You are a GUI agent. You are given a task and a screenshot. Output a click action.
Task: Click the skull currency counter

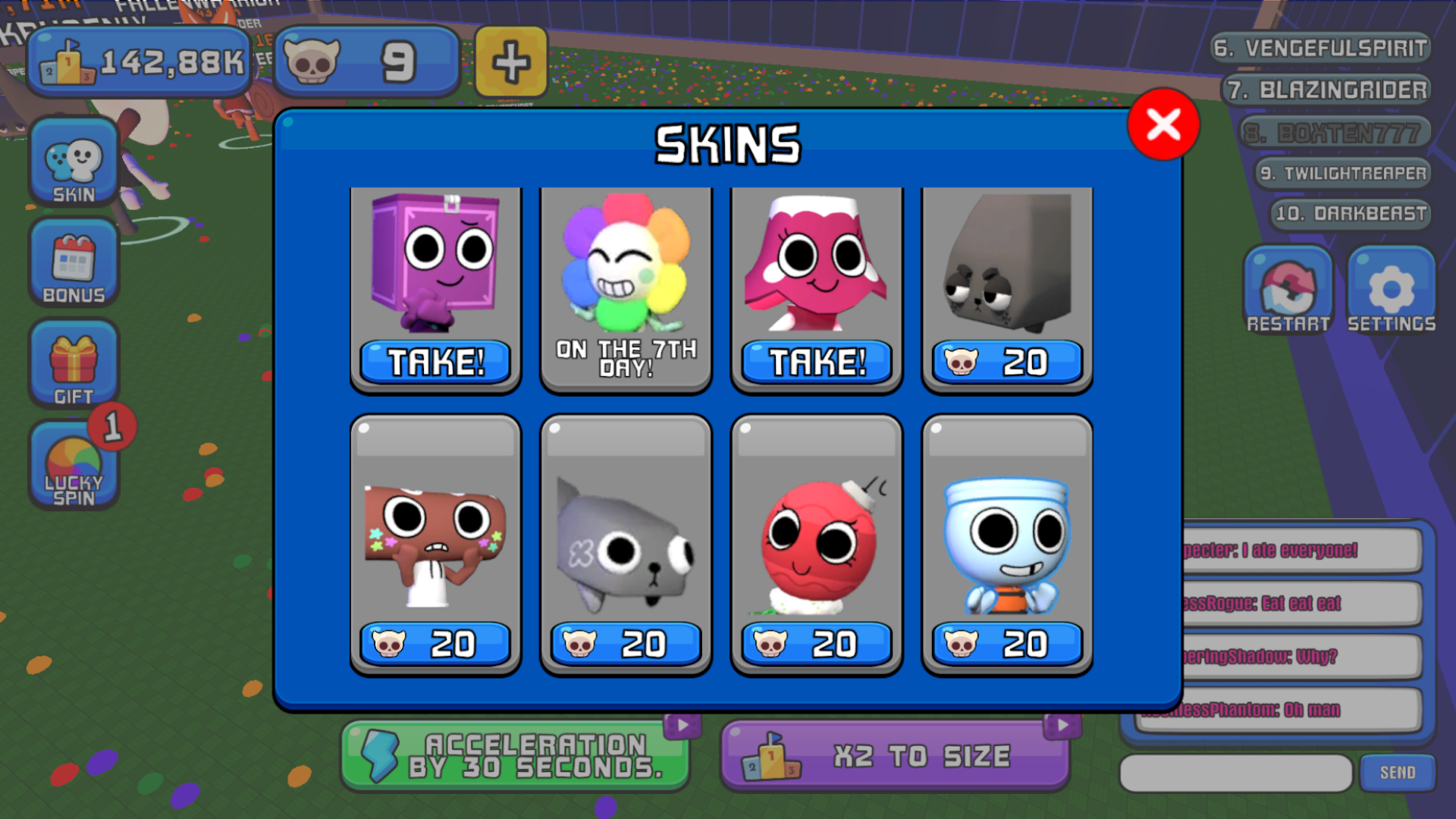[366, 61]
